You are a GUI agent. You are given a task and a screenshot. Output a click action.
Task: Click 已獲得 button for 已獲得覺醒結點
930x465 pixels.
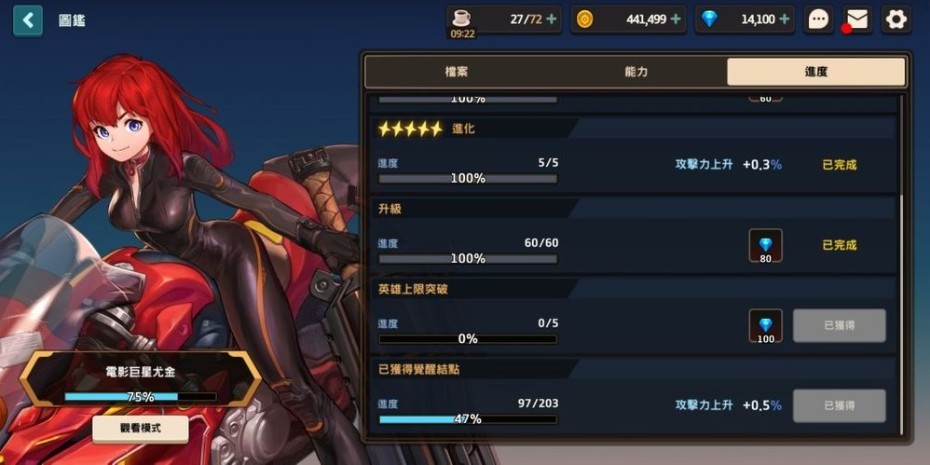tap(839, 405)
